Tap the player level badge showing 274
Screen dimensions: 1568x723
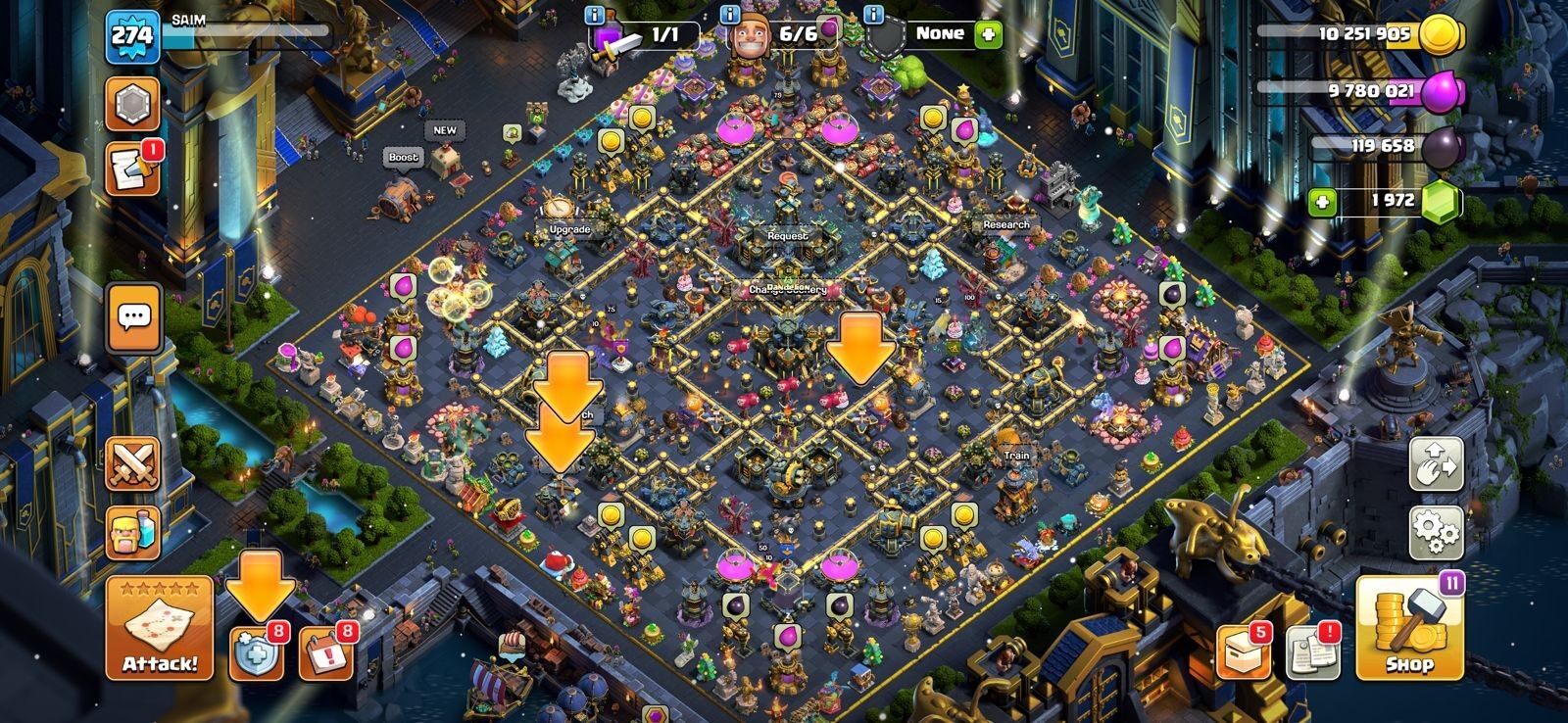pos(132,35)
